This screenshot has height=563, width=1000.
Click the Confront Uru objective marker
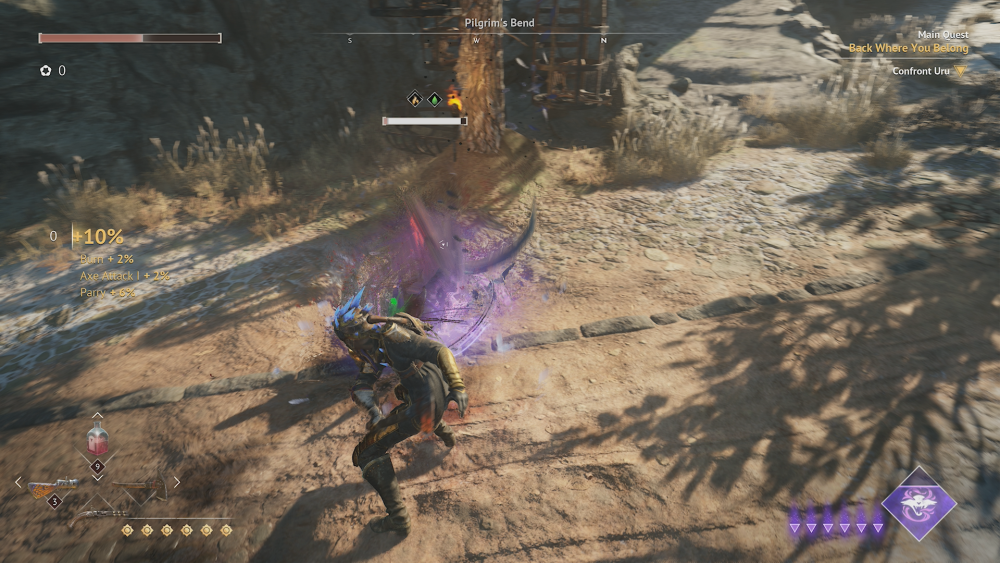[x=960, y=71]
